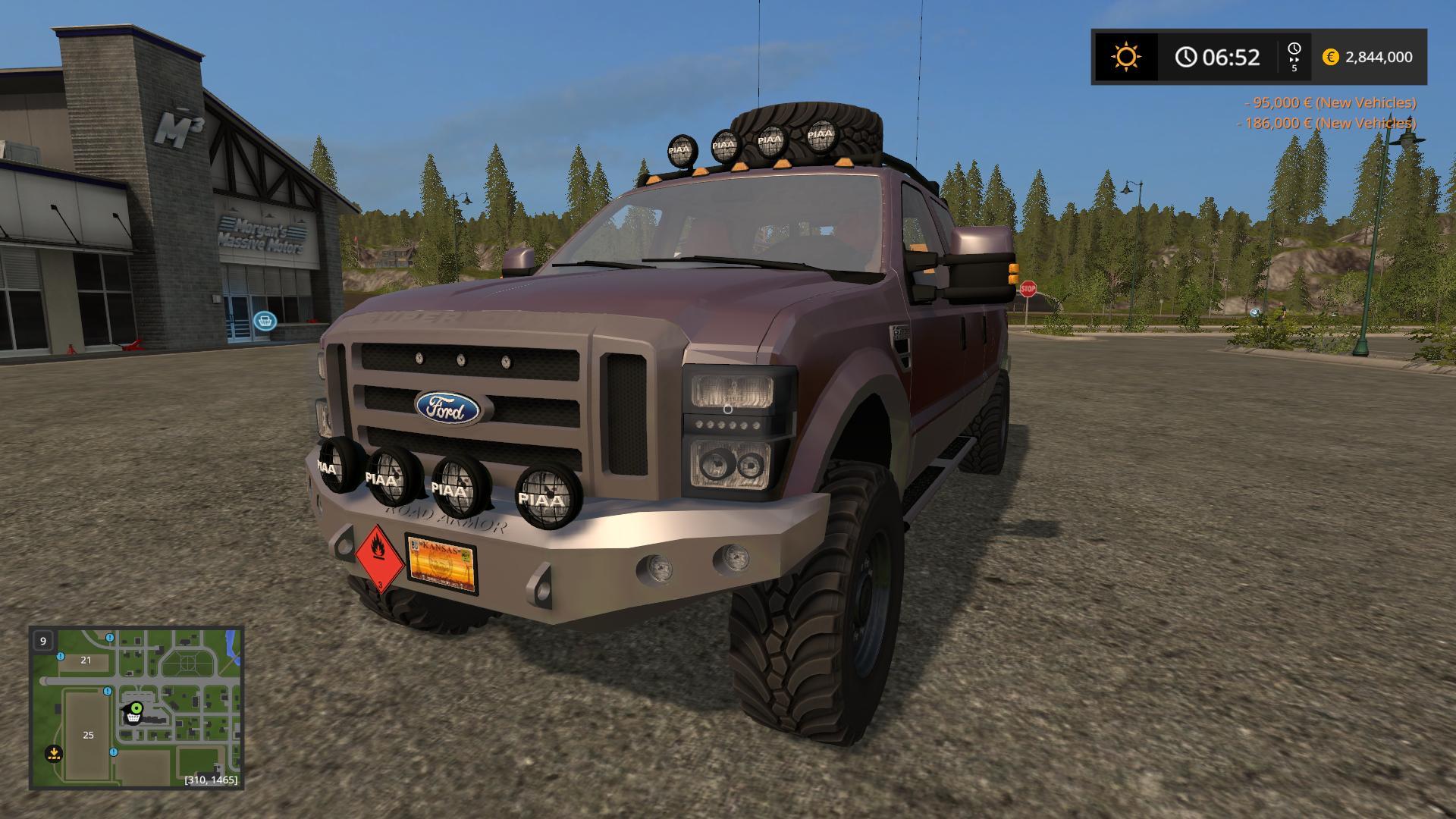Image resolution: width=1456 pixels, height=819 pixels.
Task: Toggle the mission marker at top of minimap
Action: pyautogui.click(x=109, y=638)
